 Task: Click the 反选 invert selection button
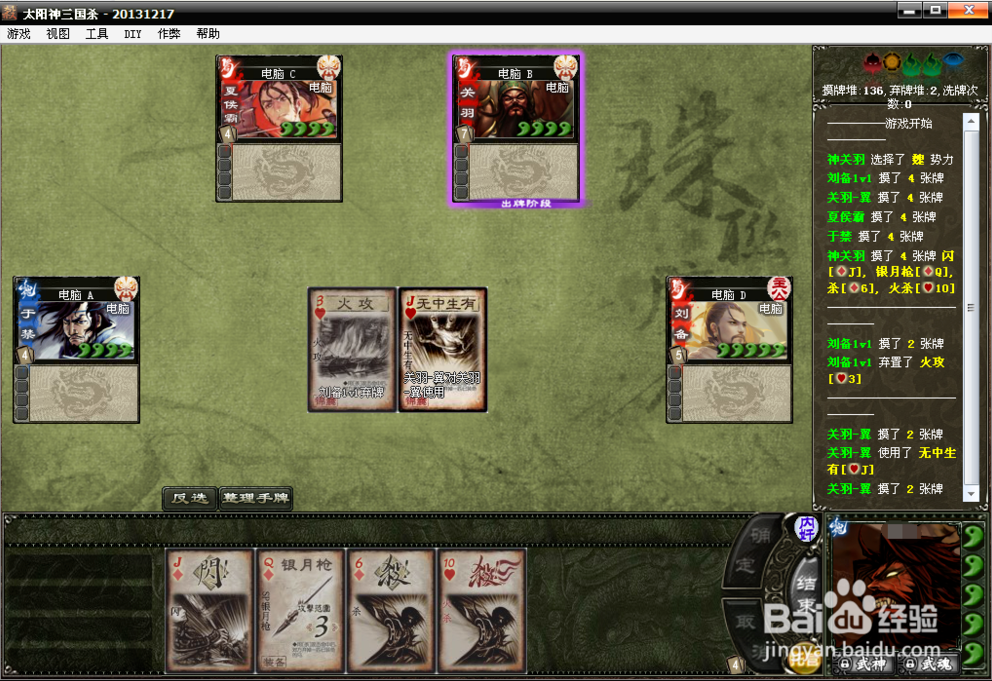189,498
